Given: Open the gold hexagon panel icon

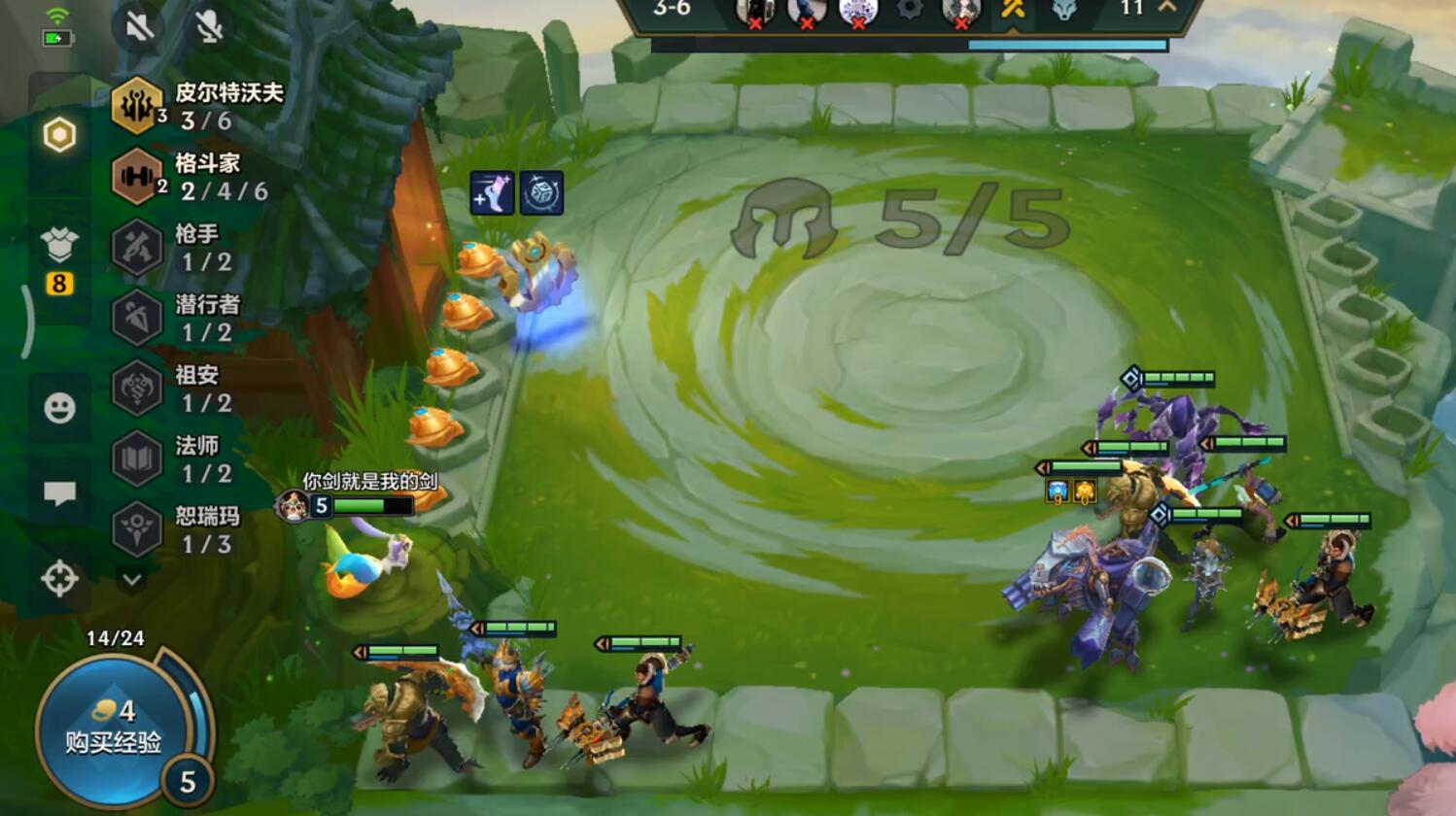Looking at the screenshot, I should tap(59, 135).
